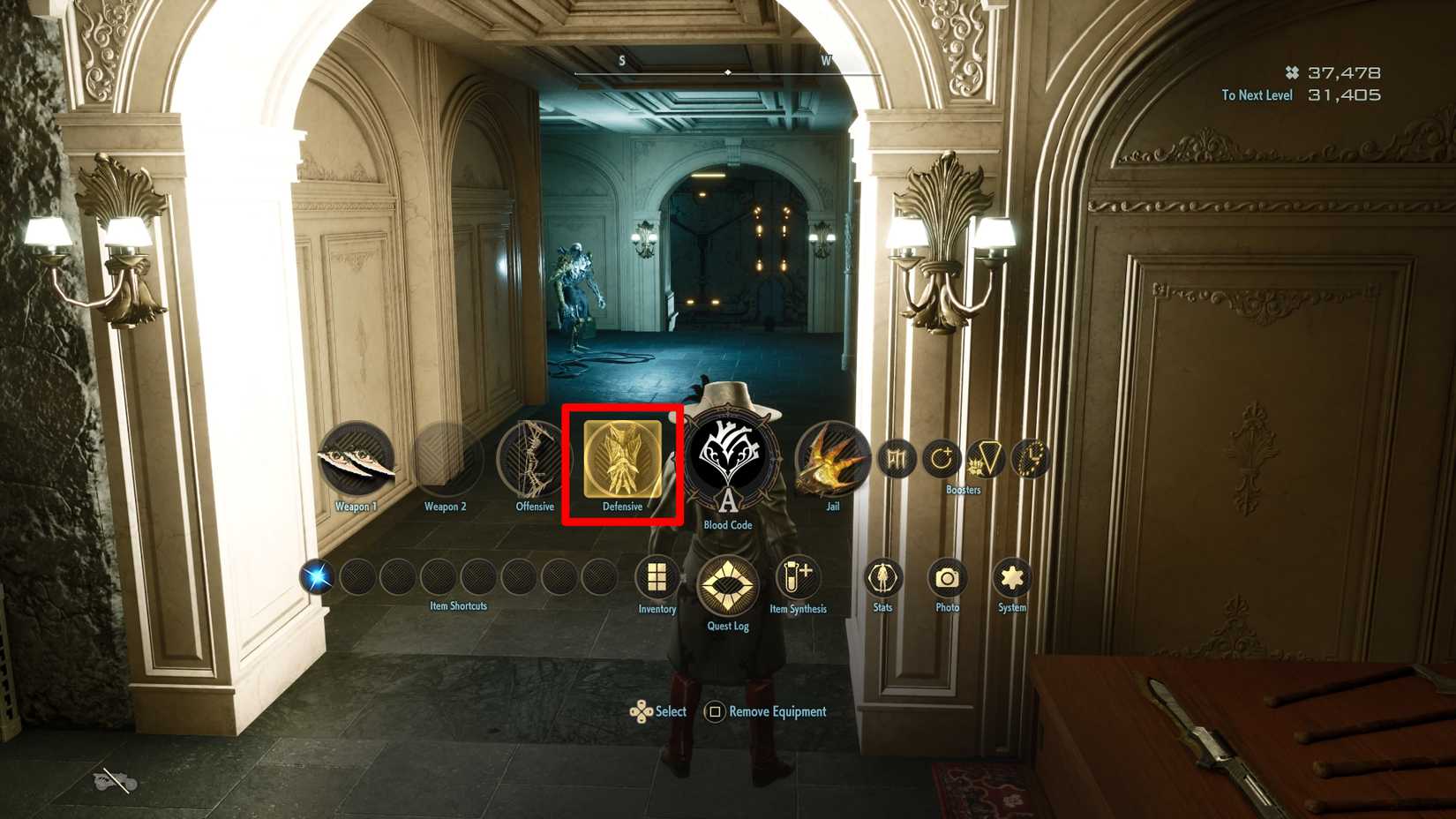Viewport: 1456px width, 819px height.
Task: Enter Photo mode via the camera icon
Action: [947, 578]
